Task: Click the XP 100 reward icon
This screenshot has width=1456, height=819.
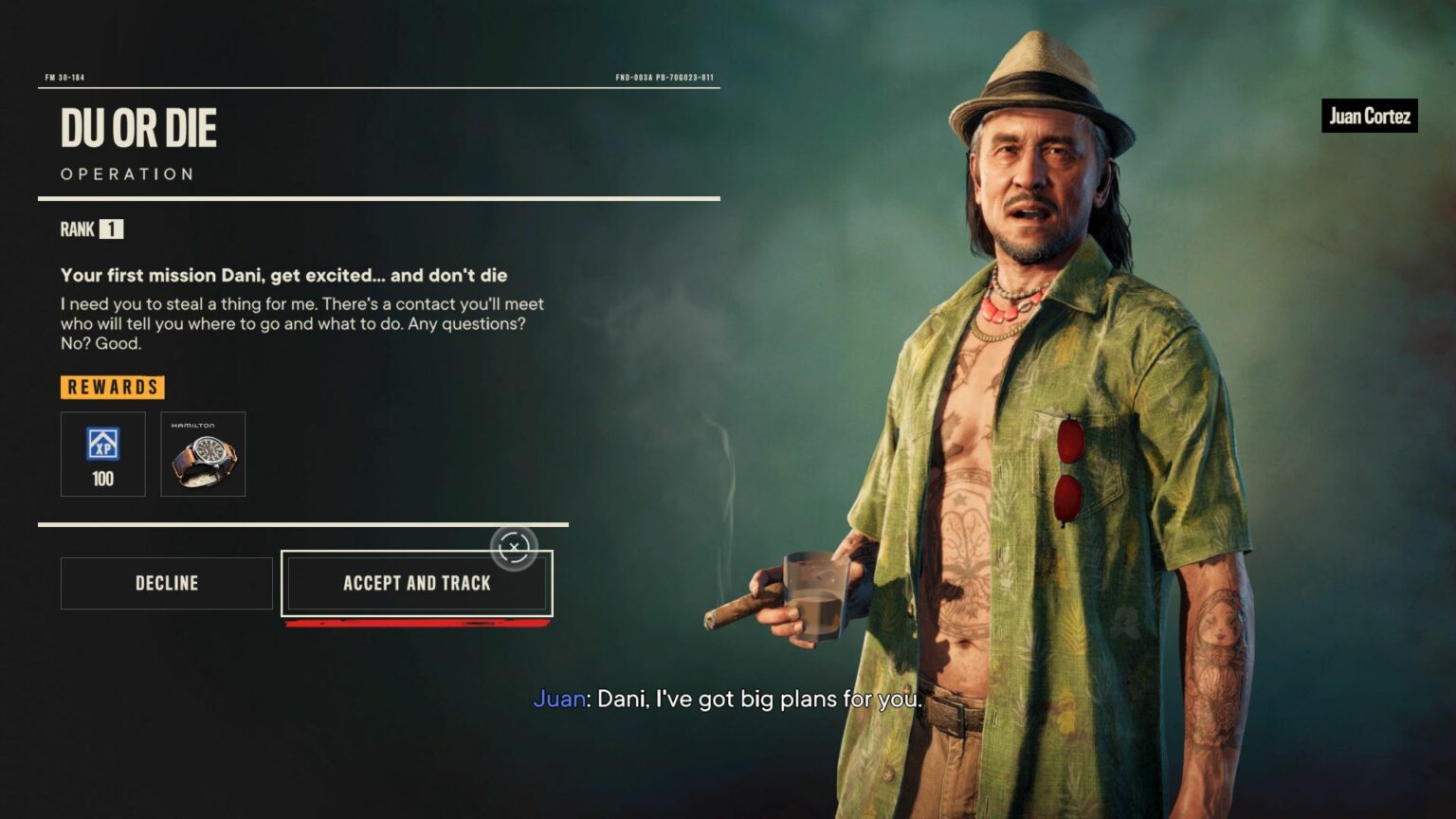Action: pos(102,454)
